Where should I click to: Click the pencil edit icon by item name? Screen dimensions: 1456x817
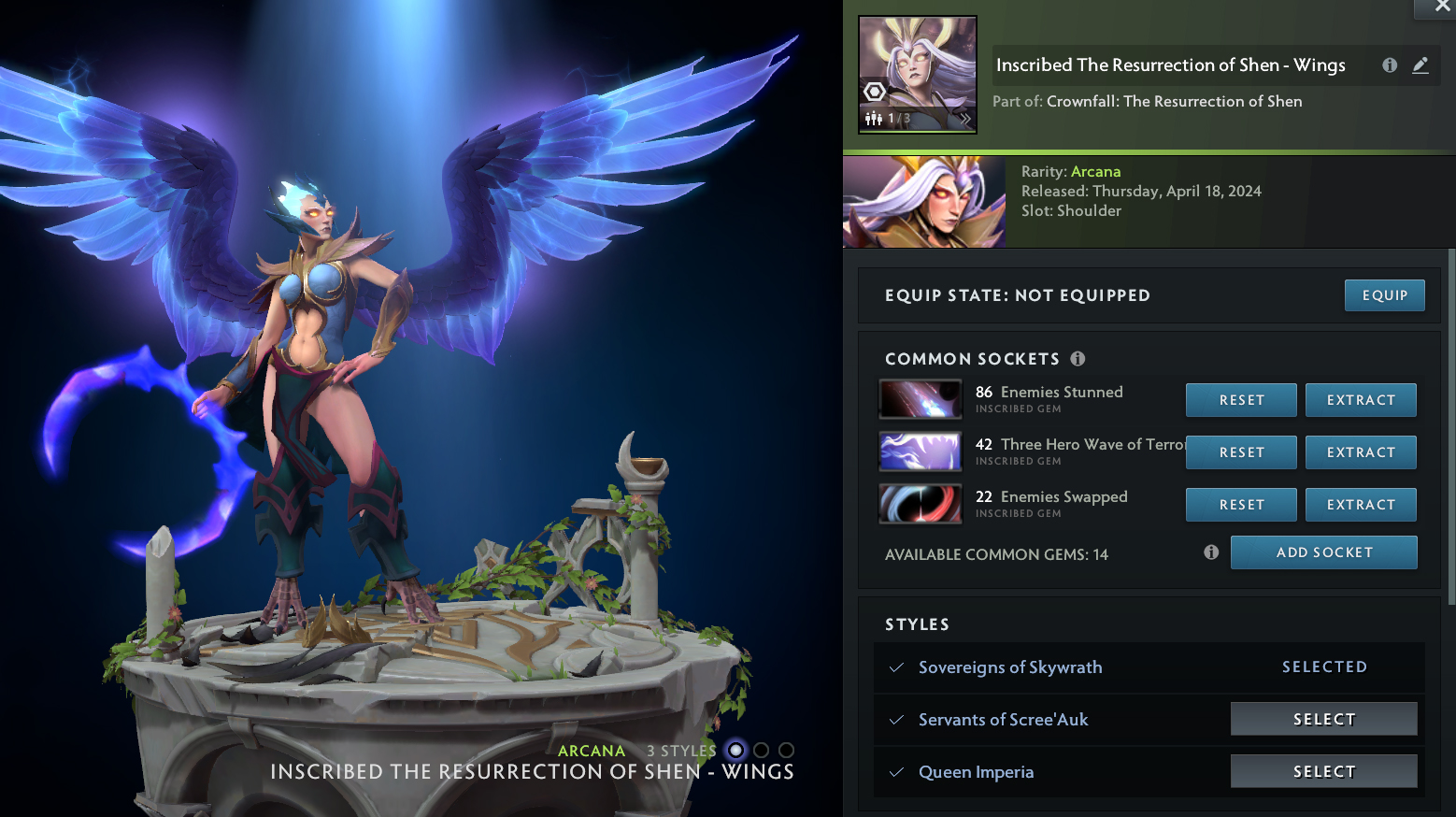tap(1420, 65)
